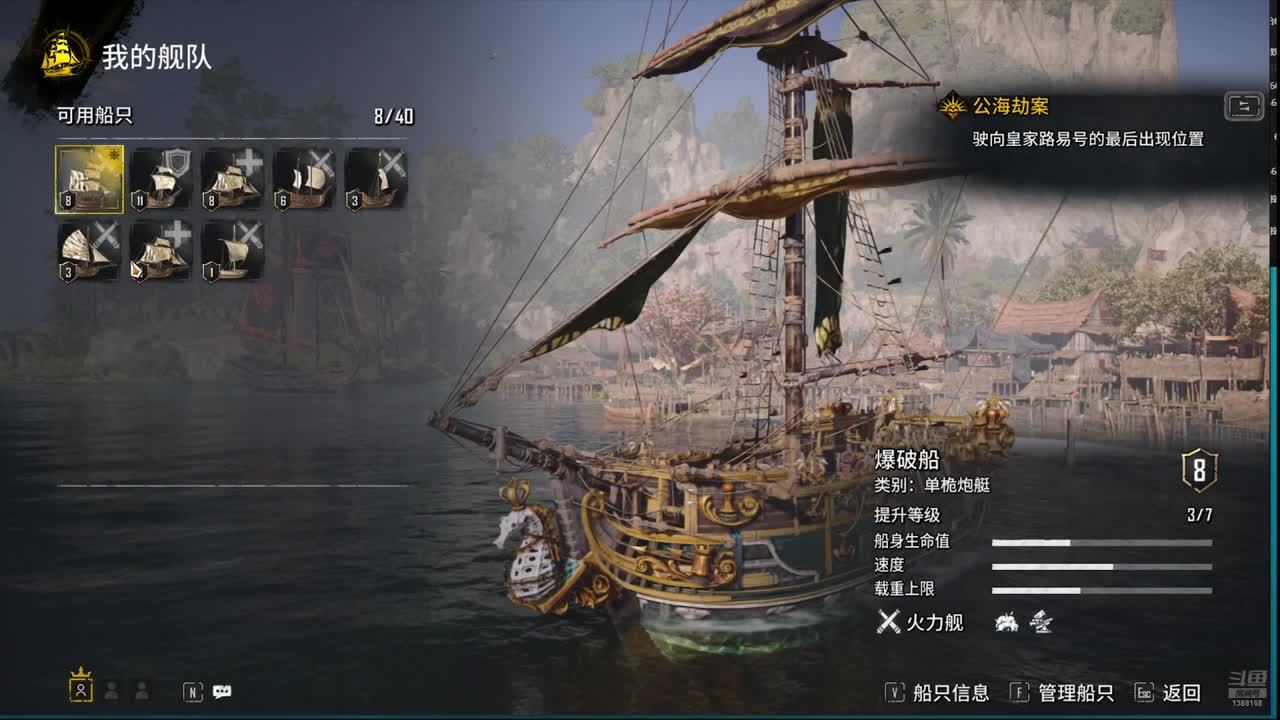Screen dimensions: 1280x720
Task: Open the chat speech-bubble icon
Action: point(222,691)
